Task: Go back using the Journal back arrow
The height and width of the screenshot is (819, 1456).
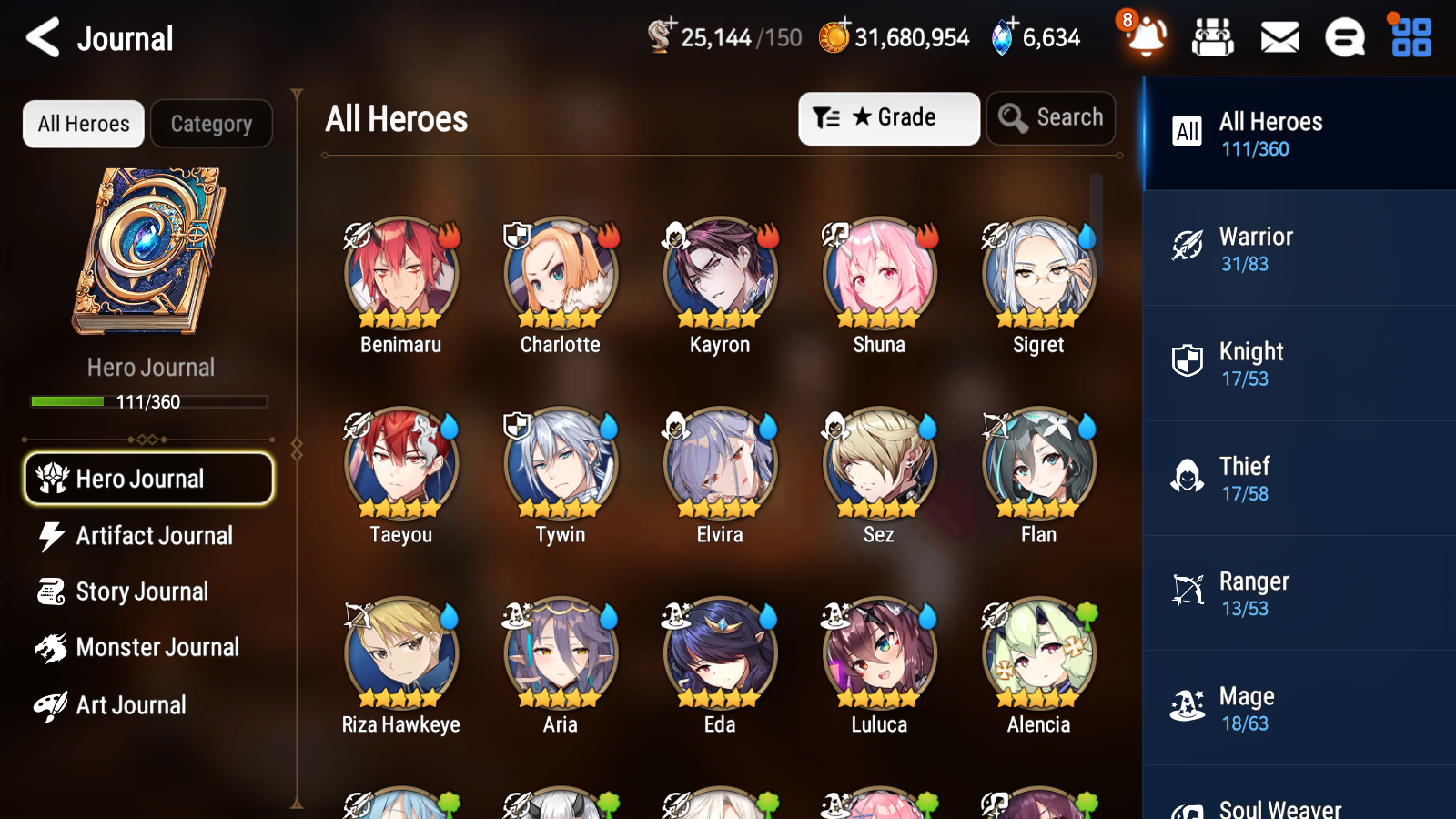Action: (x=41, y=38)
